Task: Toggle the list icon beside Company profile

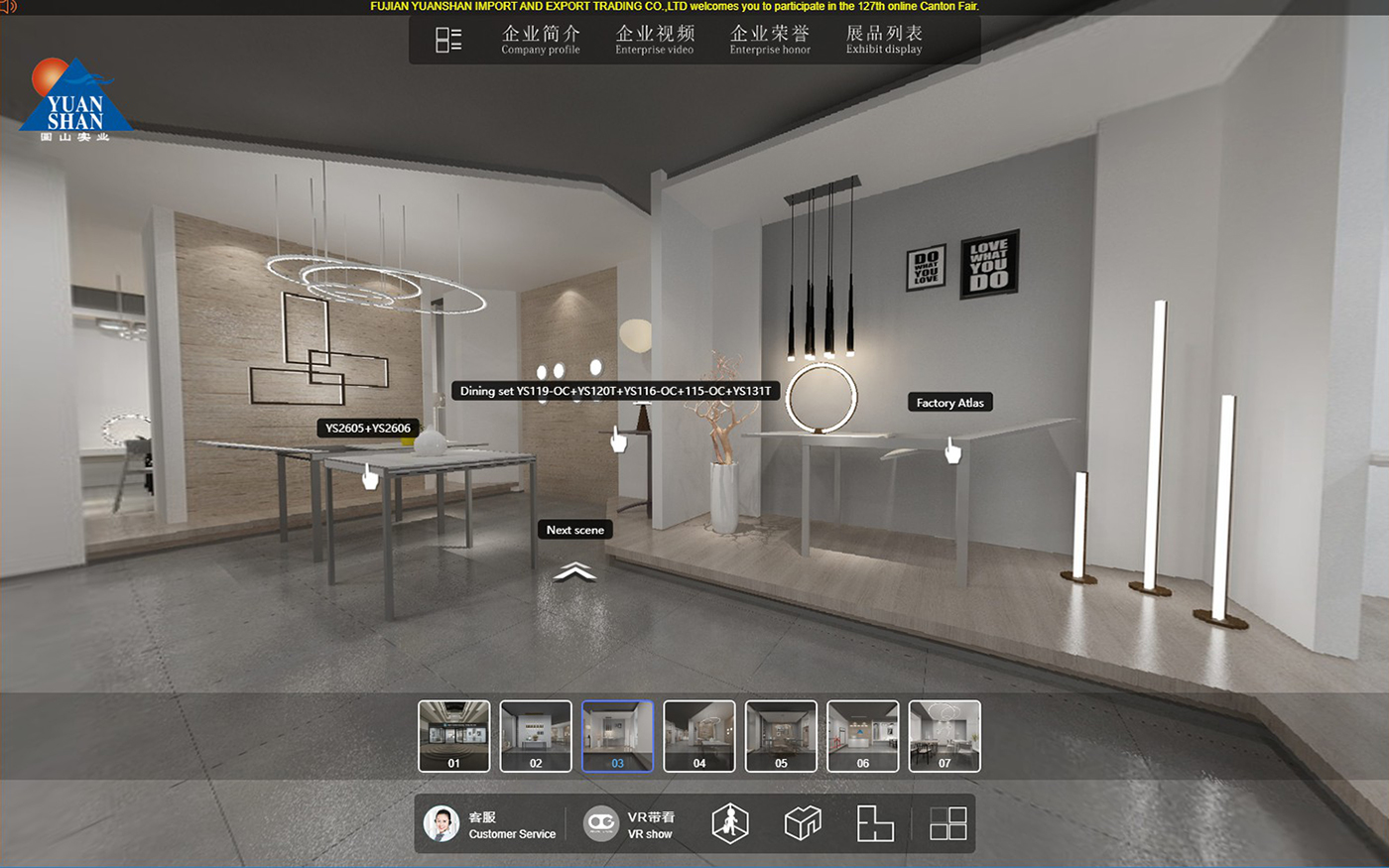Action: pyautogui.click(x=448, y=40)
